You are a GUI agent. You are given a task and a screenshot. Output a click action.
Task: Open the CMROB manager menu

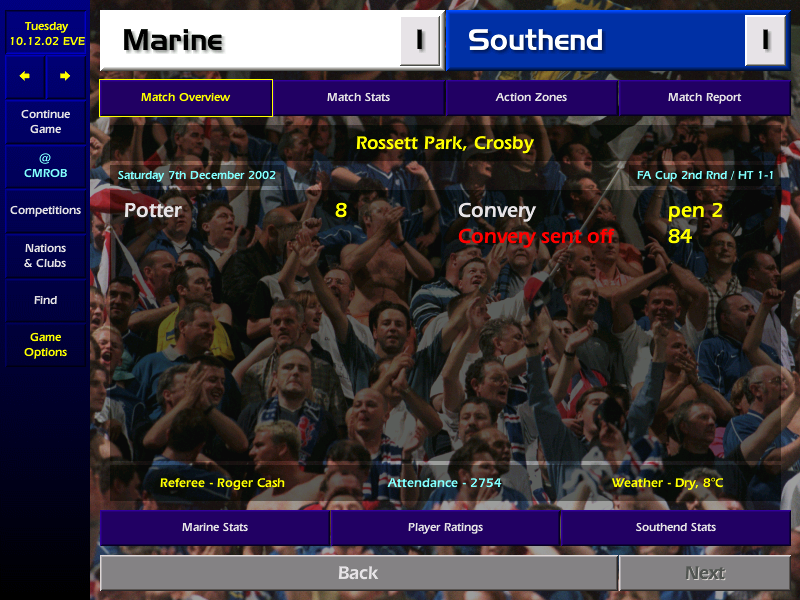45,166
